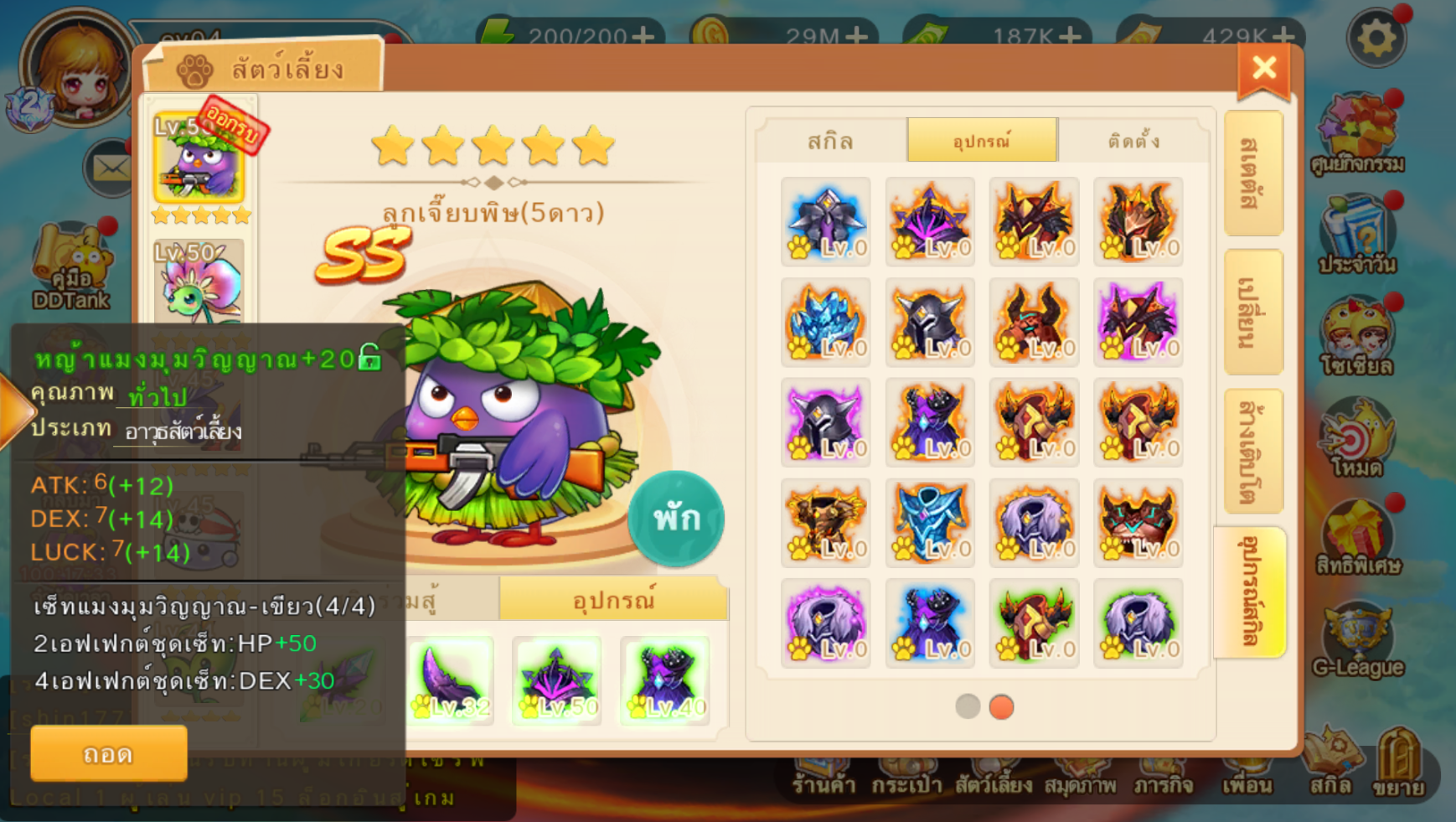Open the settings gear icon

point(1376,39)
